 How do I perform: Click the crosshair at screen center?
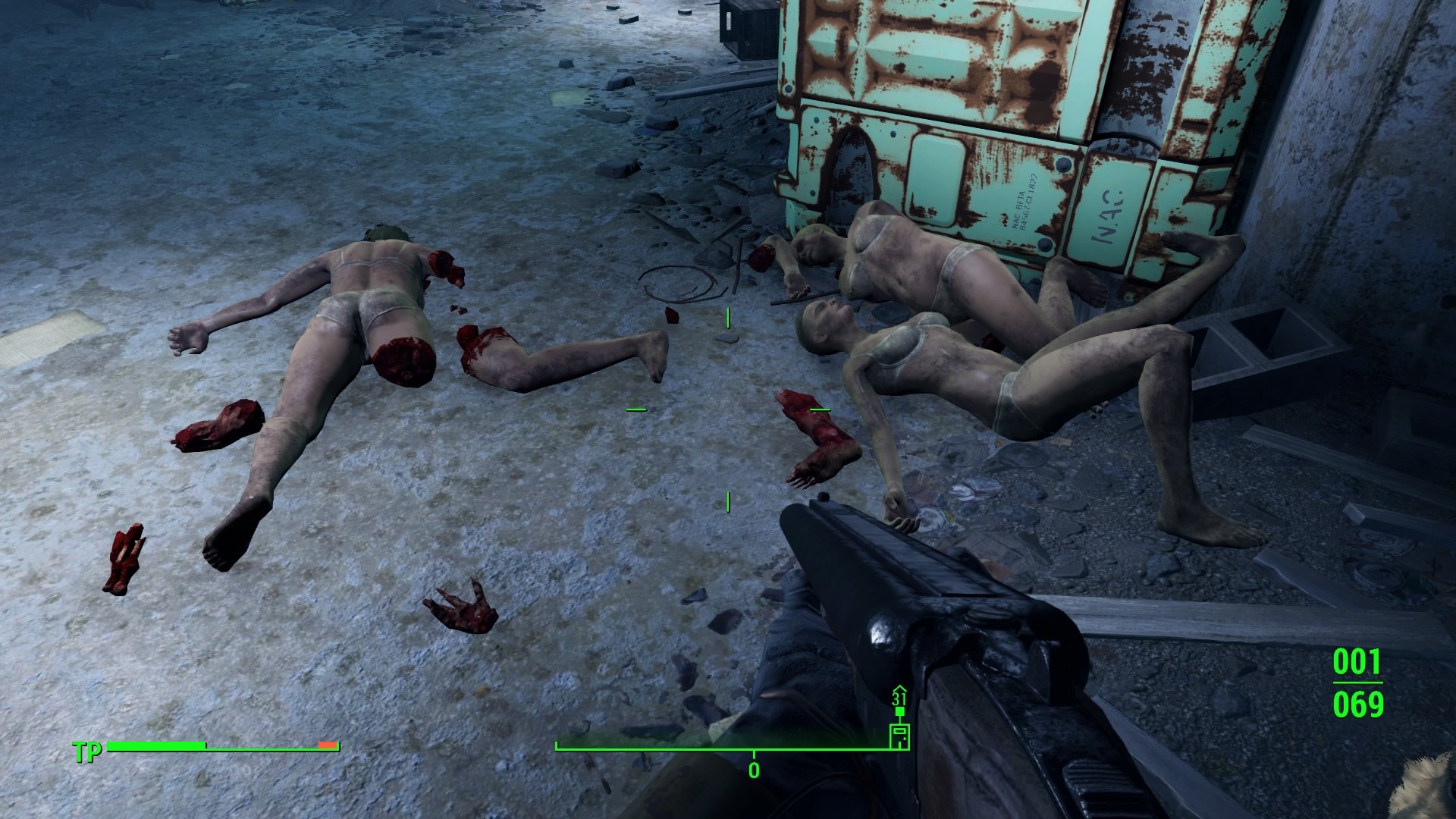(x=728, y=409)
